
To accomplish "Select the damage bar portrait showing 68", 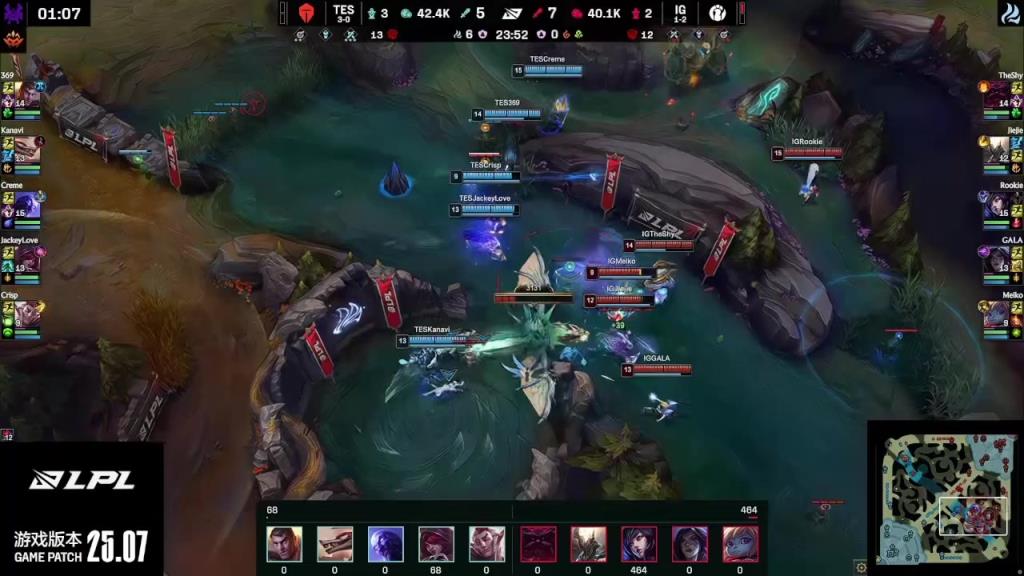I will pos(436,544).
